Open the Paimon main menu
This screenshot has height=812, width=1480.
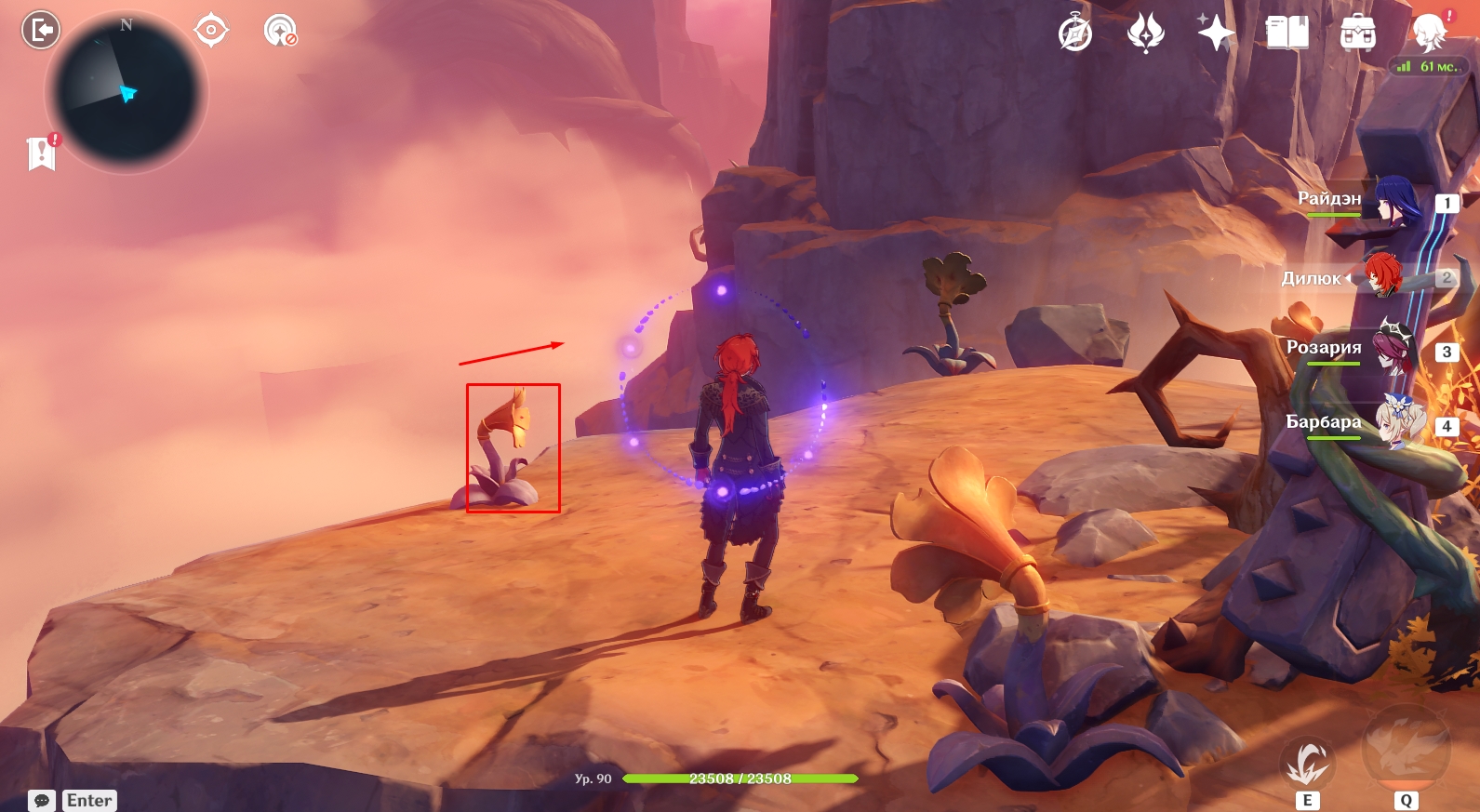[1430, 33]
